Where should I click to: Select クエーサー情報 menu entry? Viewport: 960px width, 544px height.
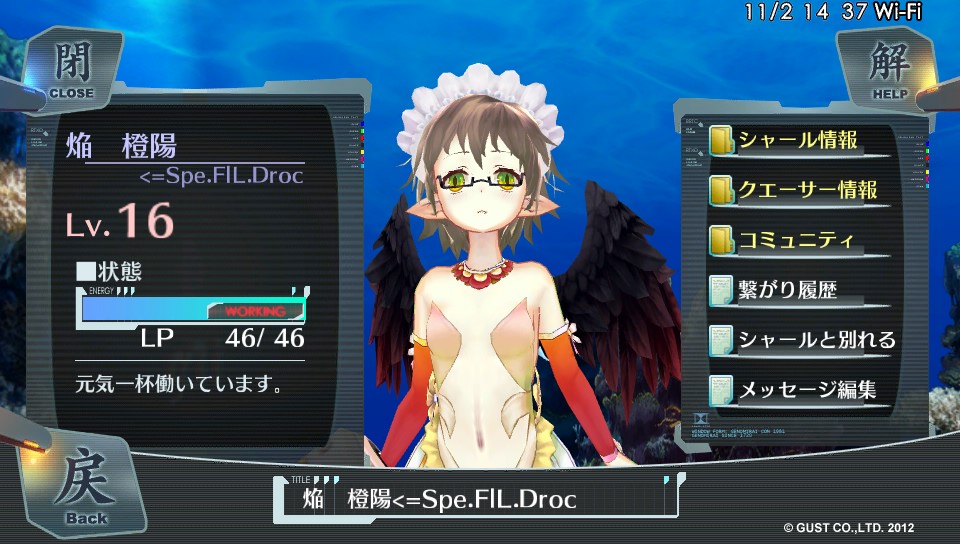pos(798,190)
